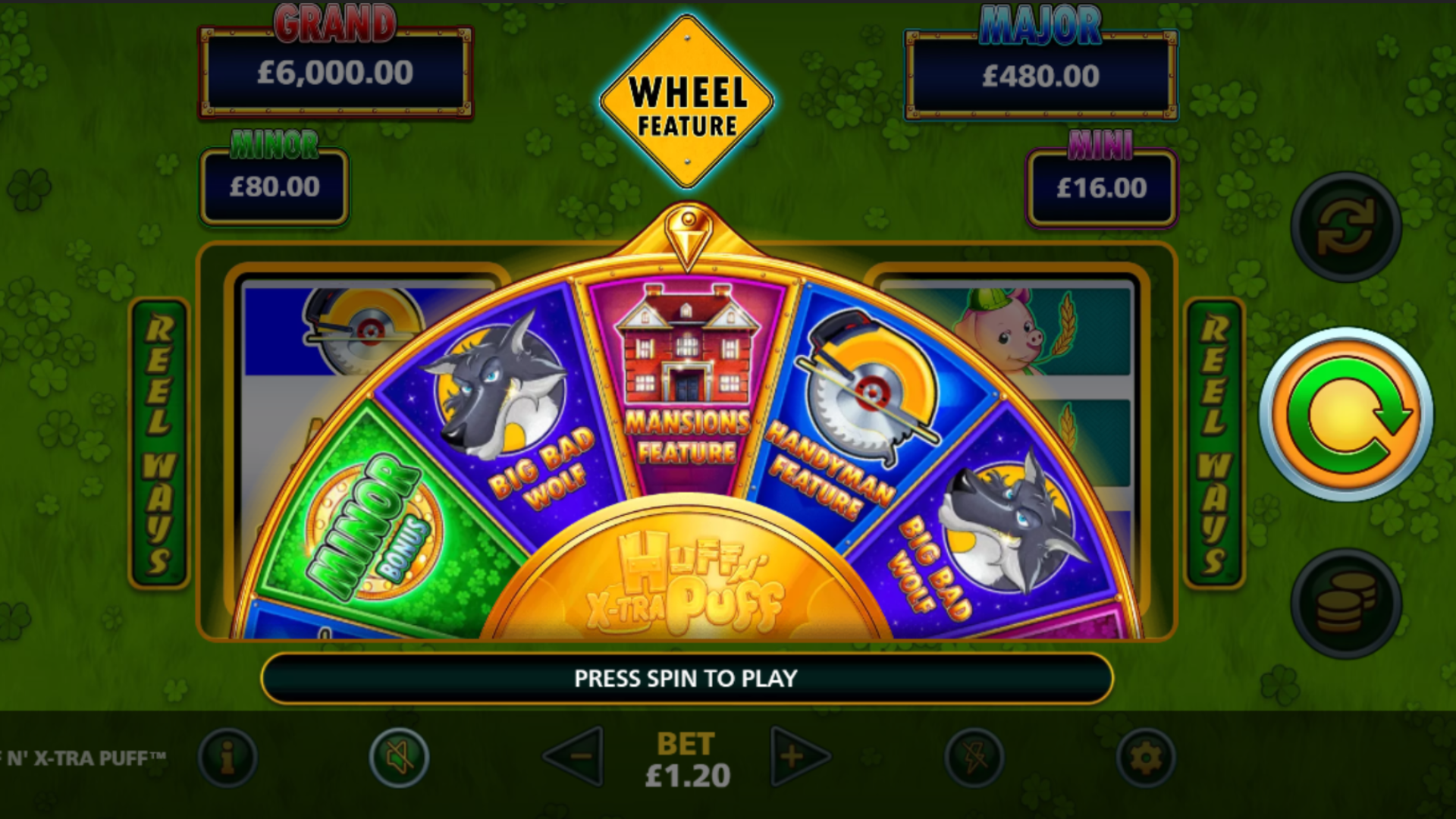Open the game info button
The image size is (1456, 819).
pyautogui.click(x=227, y=757)
